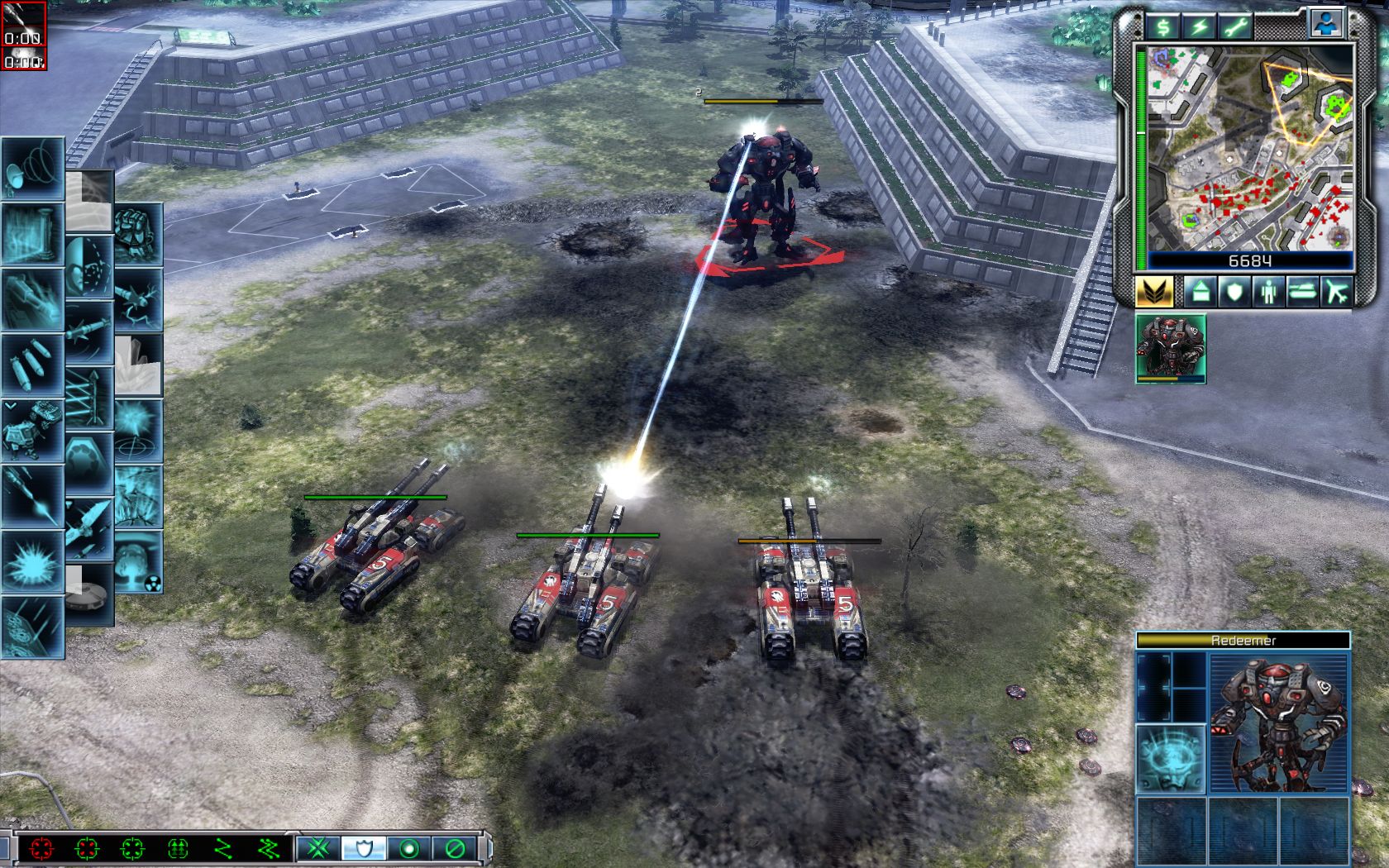Toggle power mode with the lightning bolt button

1199,27
